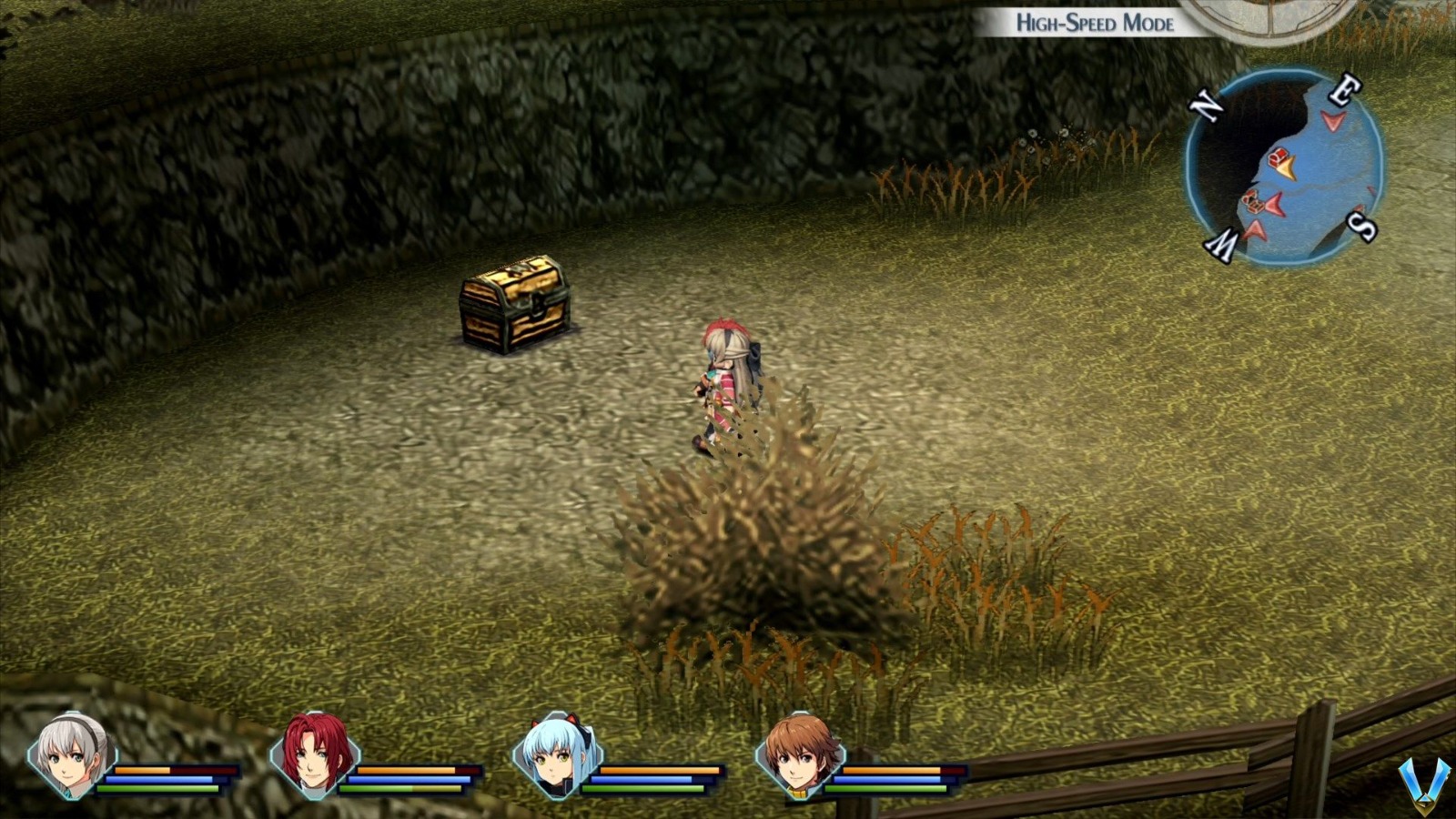The width and height of the screenshot is (1456, 819).
Task: Click the N compass marker on minimap
Action: pyautogui.click(x=1207, y=105)
